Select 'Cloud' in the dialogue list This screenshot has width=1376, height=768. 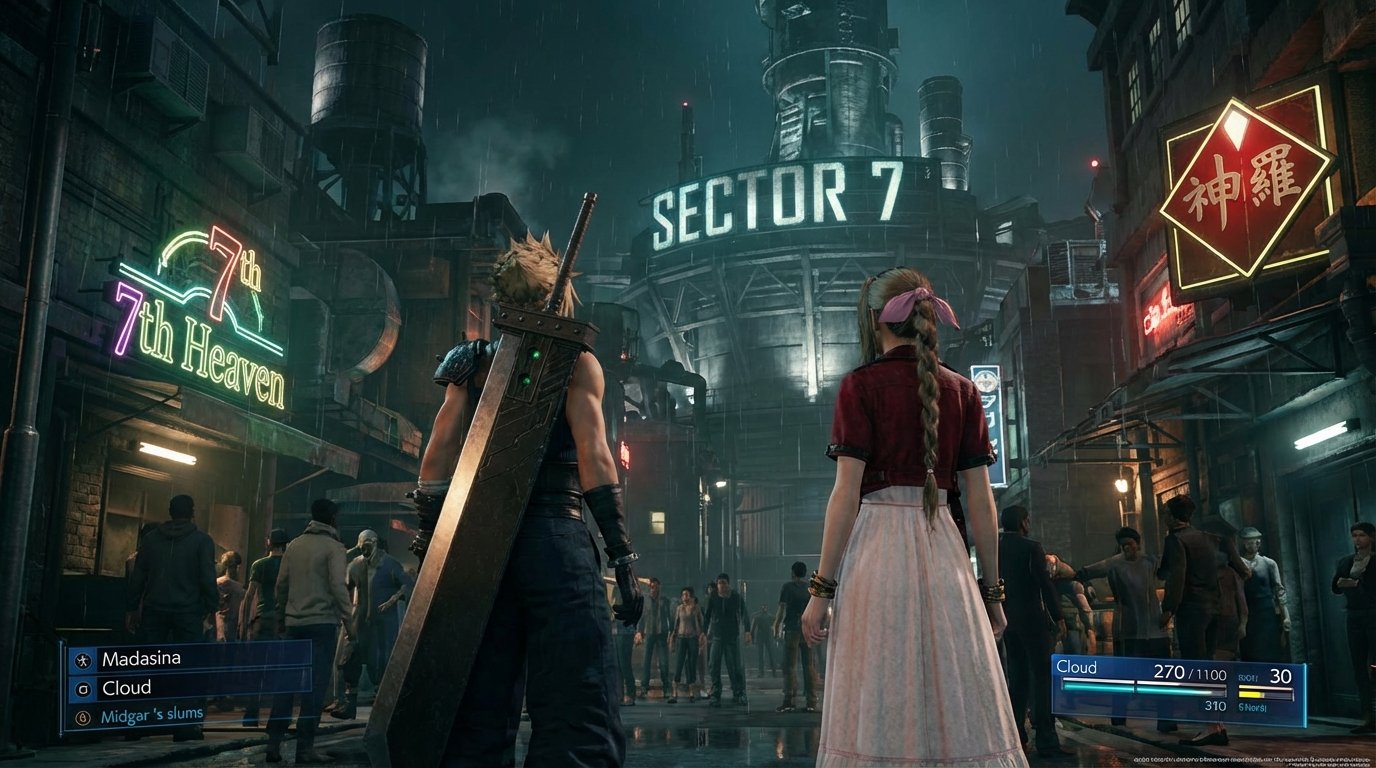coord(127,687)
